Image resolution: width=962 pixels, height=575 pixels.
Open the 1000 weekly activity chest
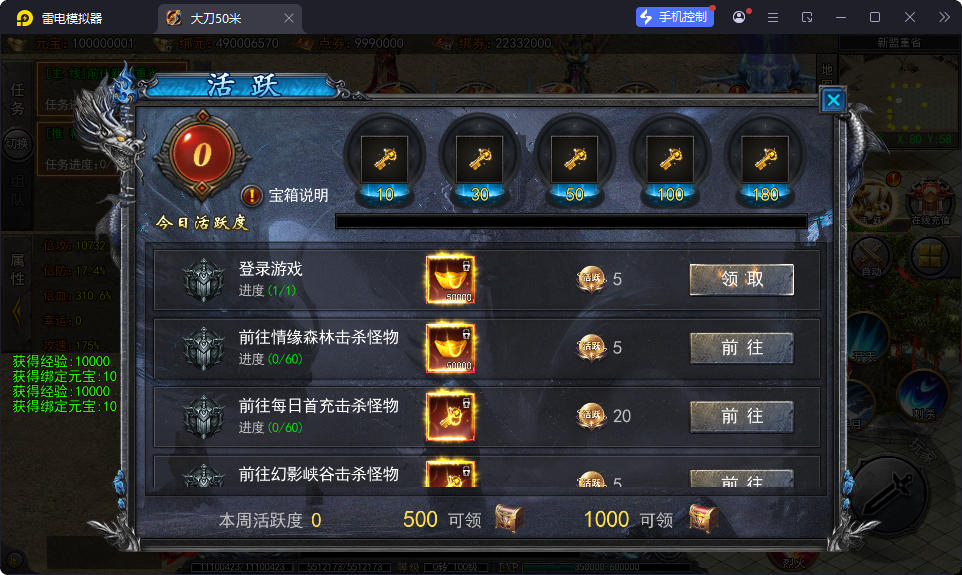pyautogui.click(x=704, y=519)
